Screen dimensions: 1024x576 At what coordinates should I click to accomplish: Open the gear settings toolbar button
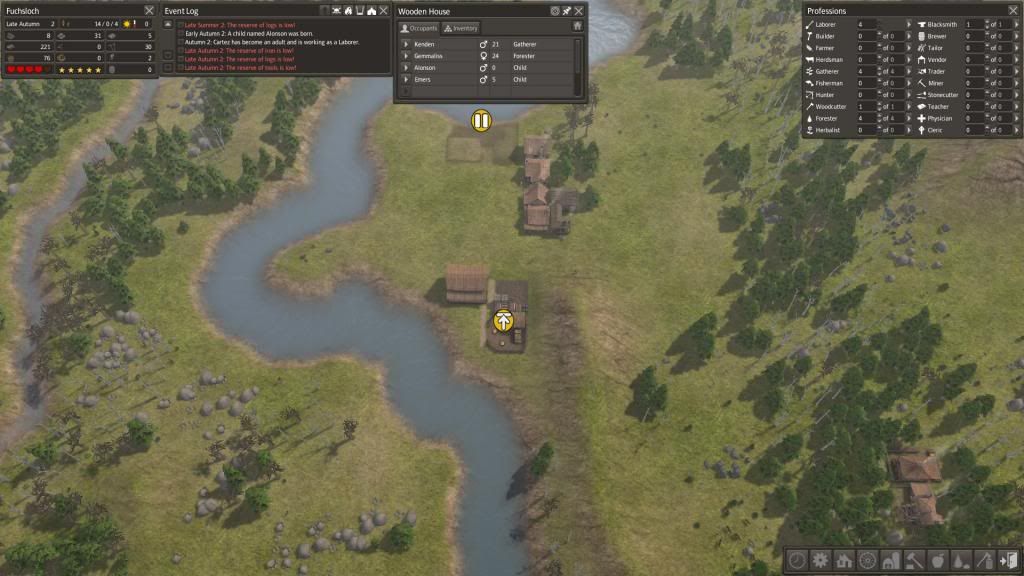click(821, 561)
